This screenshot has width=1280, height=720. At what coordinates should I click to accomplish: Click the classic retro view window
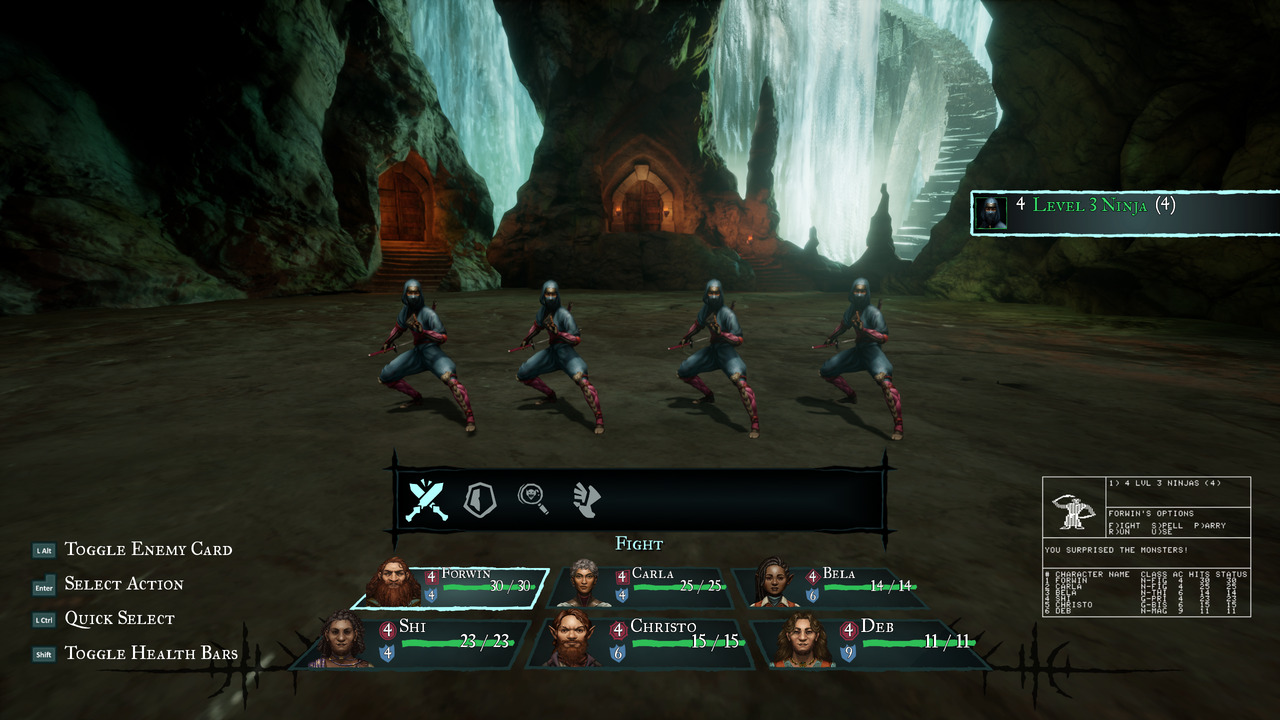(x=1146, y=546)
